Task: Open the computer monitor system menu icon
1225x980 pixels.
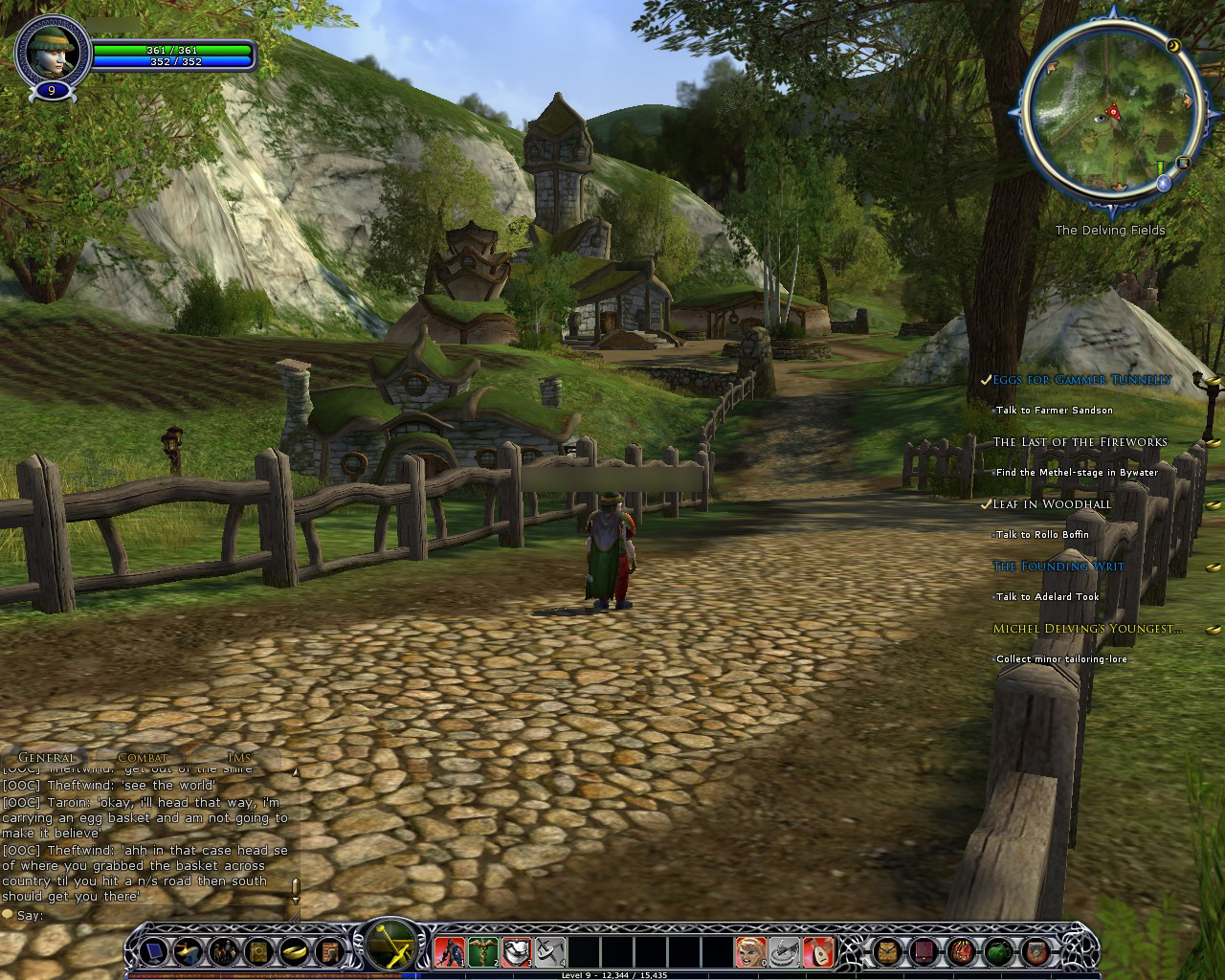Action: 153,951
